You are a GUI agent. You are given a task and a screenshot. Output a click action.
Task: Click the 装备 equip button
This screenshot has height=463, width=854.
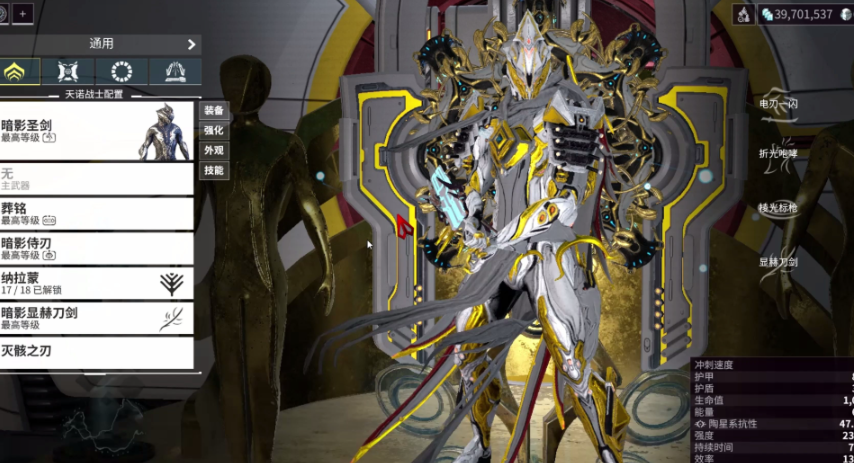tap(214, 110)
